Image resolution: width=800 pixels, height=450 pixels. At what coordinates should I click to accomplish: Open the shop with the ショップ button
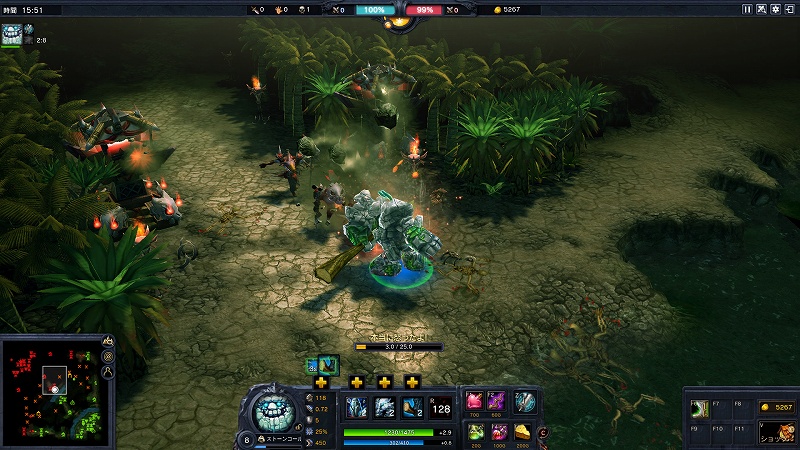(x=774, y=433)
